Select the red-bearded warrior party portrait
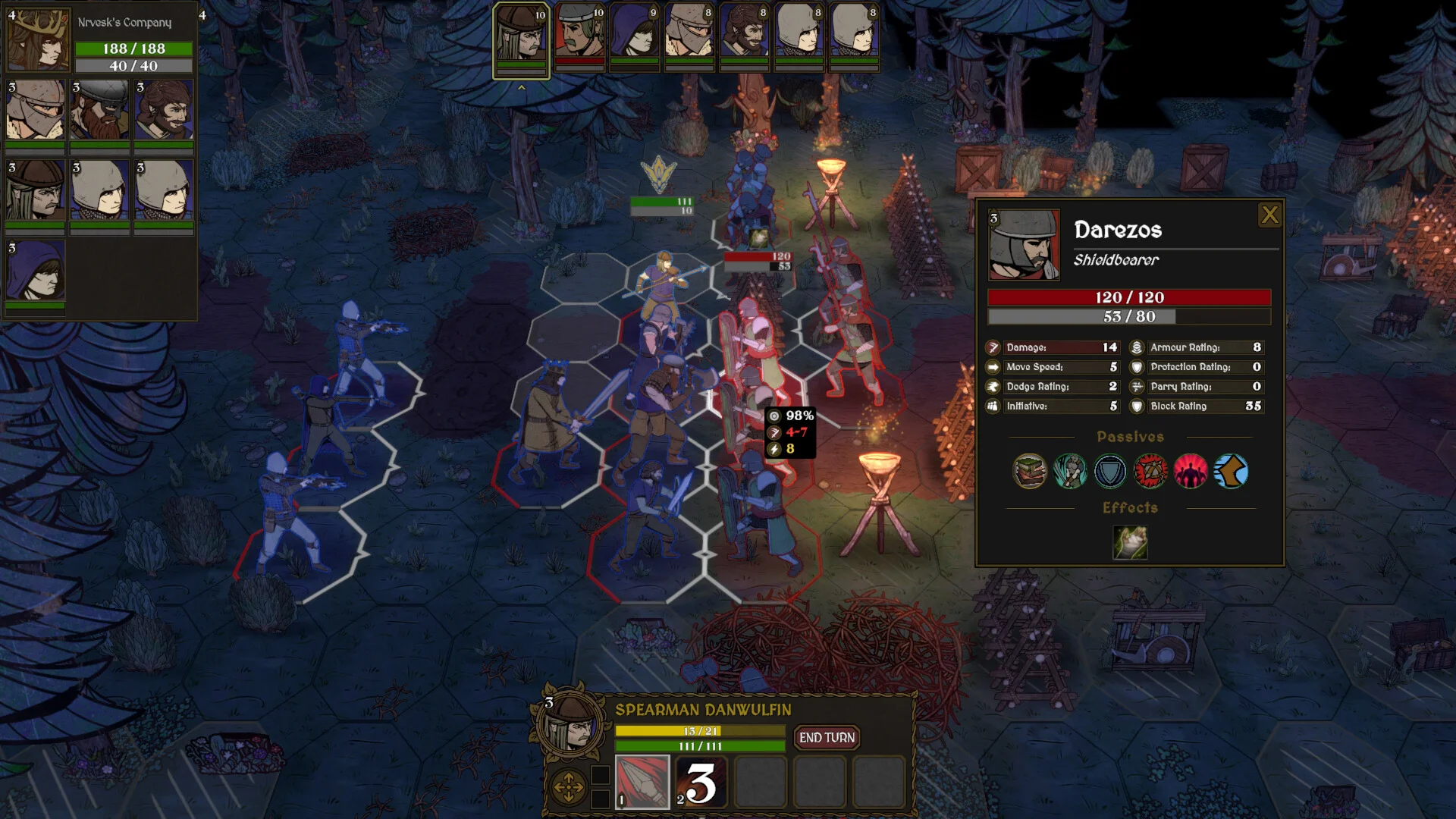 pos(99,111)
